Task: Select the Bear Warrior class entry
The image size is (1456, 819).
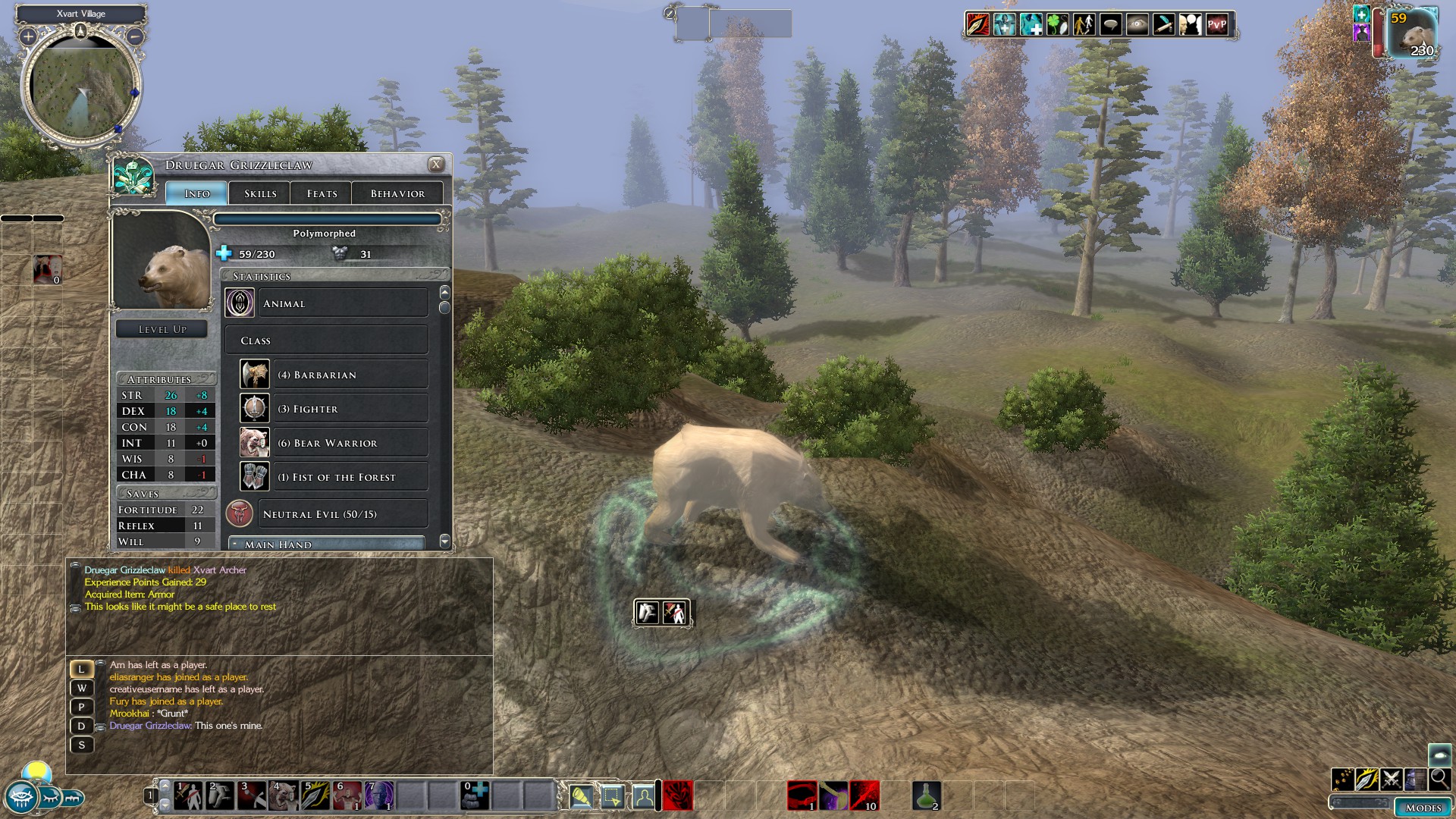Action: pos(334,443)
